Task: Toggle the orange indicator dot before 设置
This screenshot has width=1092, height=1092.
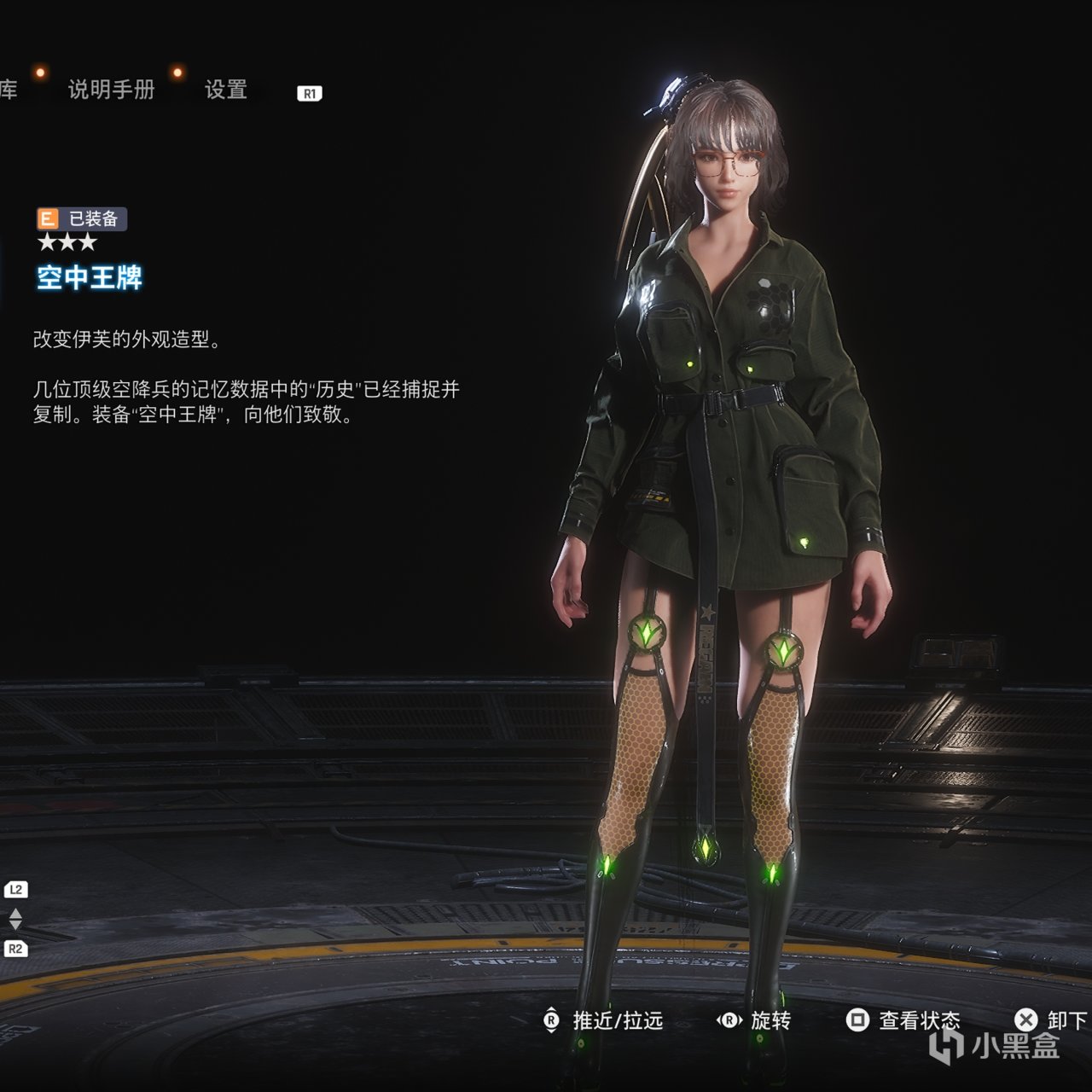Action: tap(177, 73)
